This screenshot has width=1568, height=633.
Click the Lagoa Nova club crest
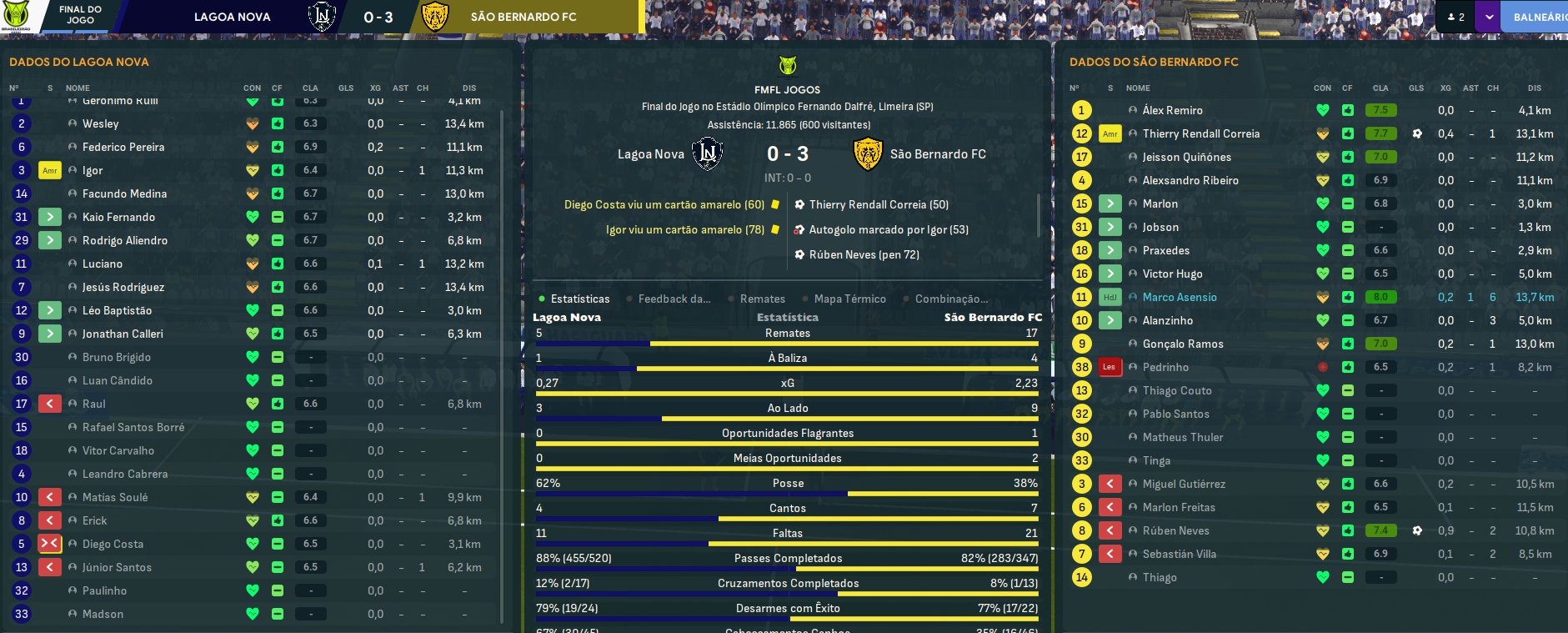[x=707, y=154]
